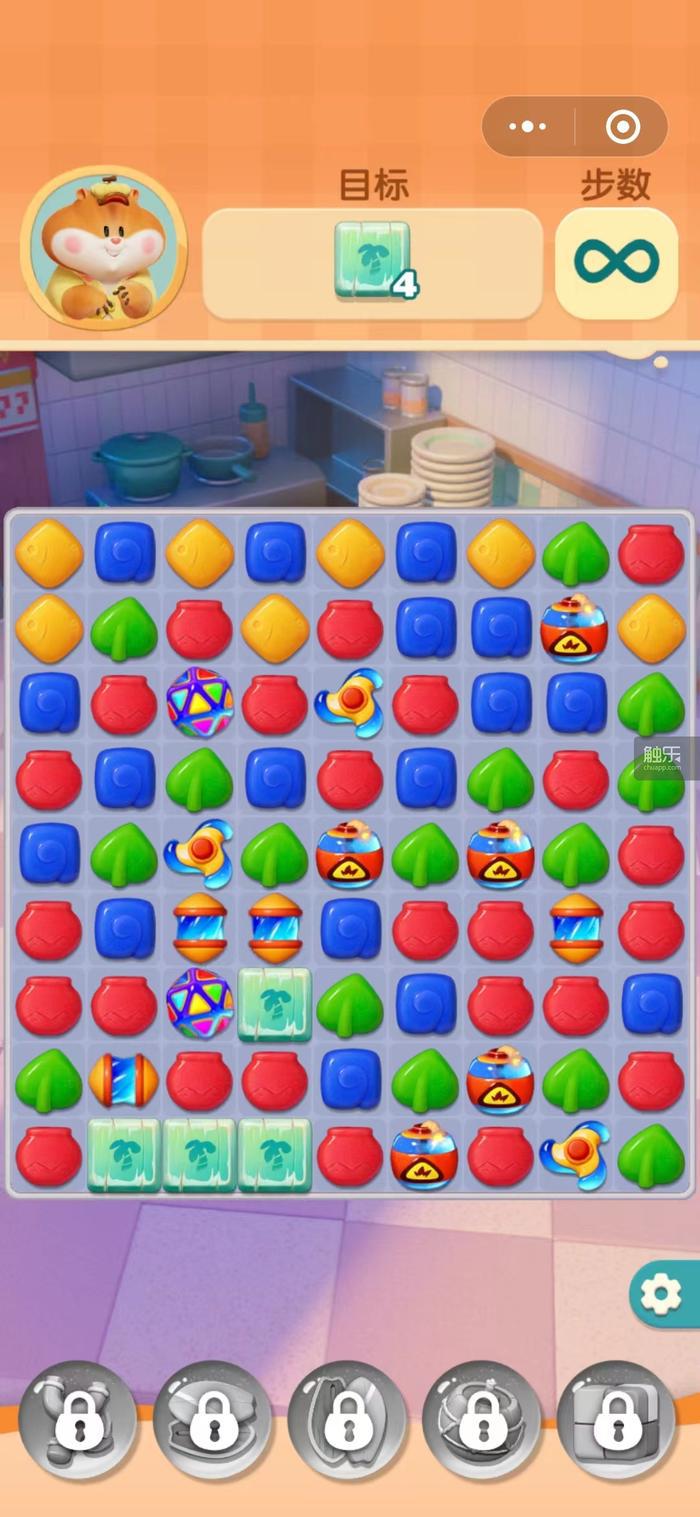Close the mini-program via the circle button
700x1517 pixels.
[622, 127]
